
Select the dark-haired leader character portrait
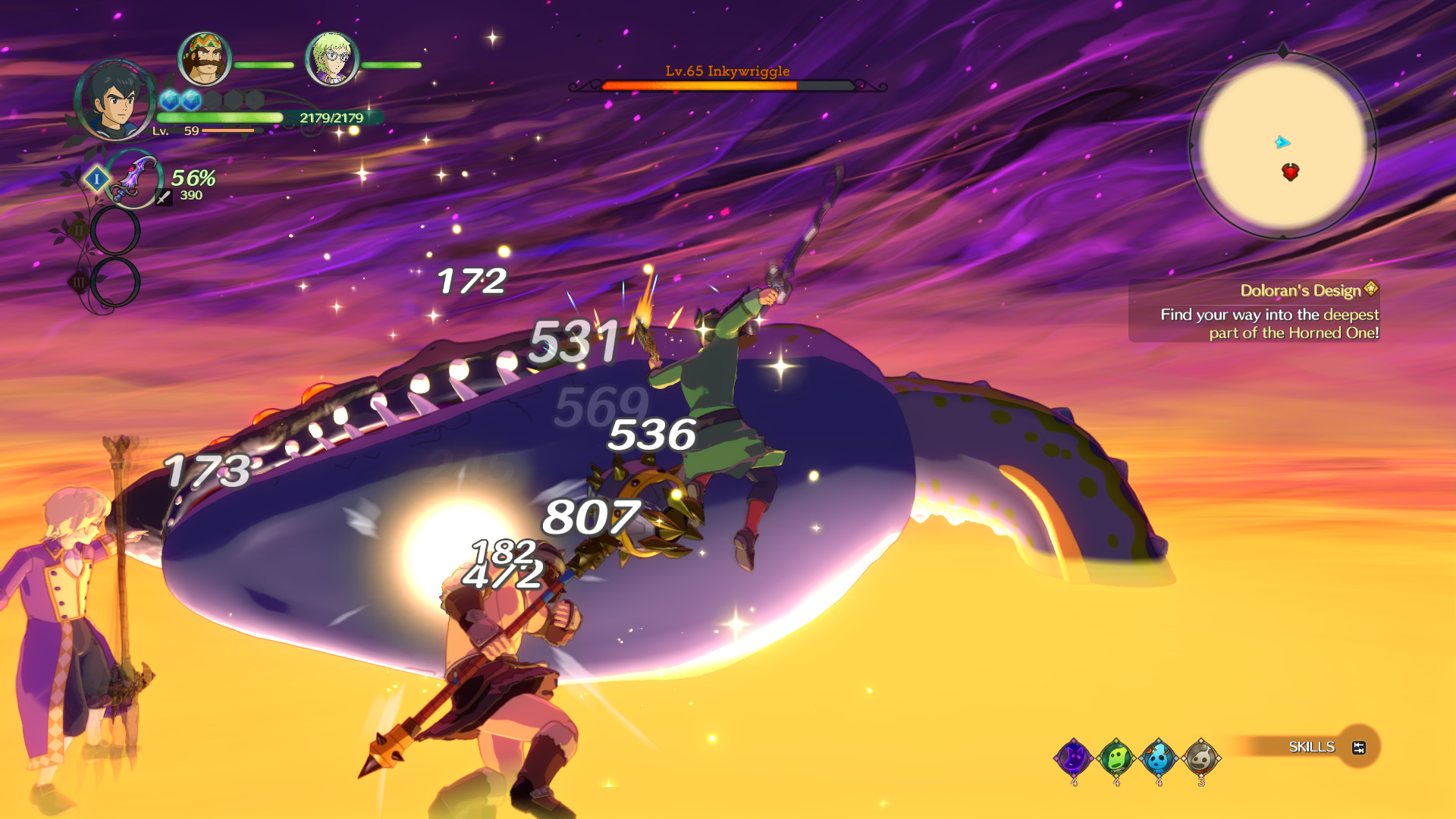[115, 100]
